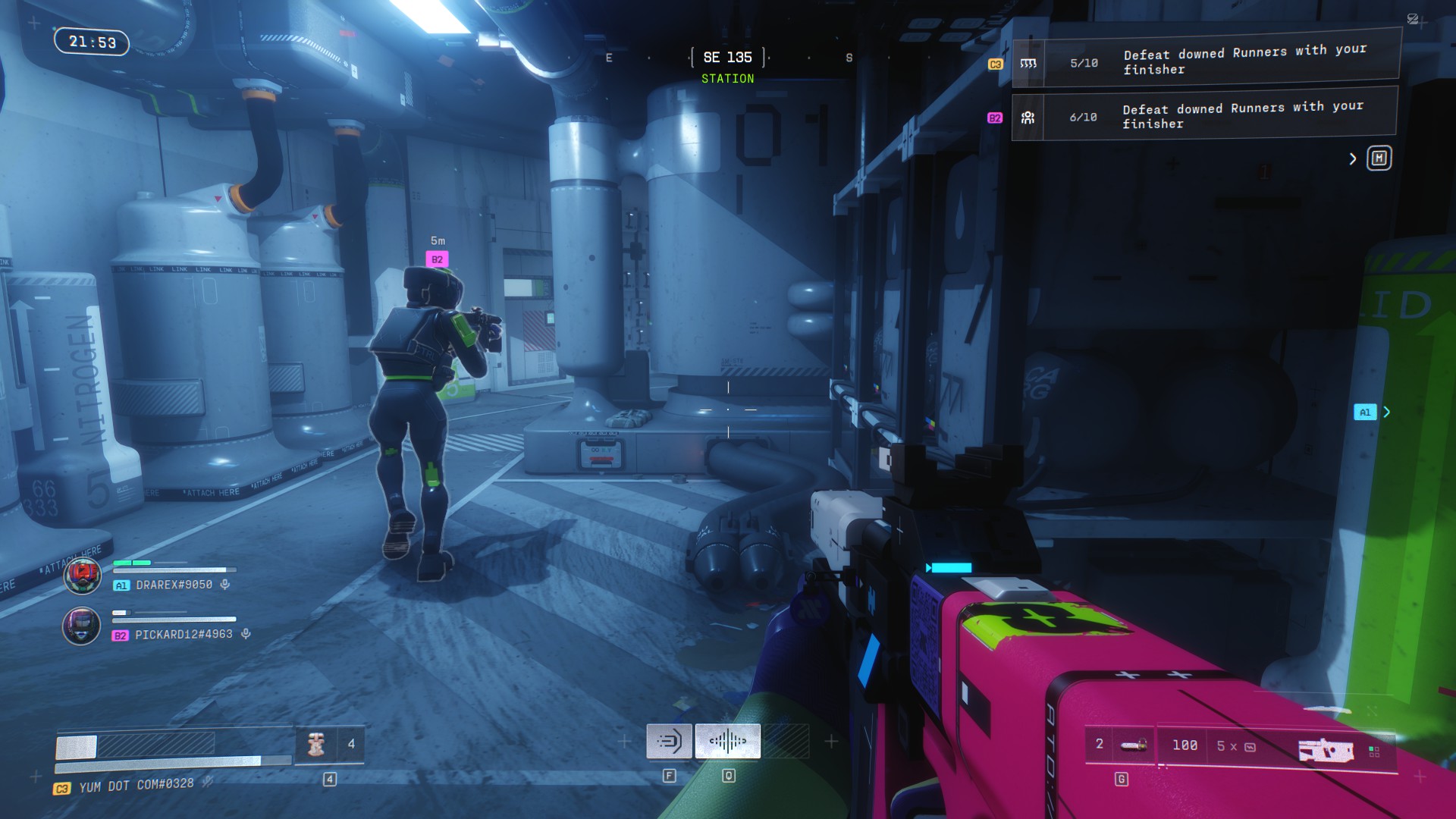Image resolution: width=1456 pixels, height=819 pixels.
Task: Expand the contracts panel via the chevron
Action: point(1353,158)
